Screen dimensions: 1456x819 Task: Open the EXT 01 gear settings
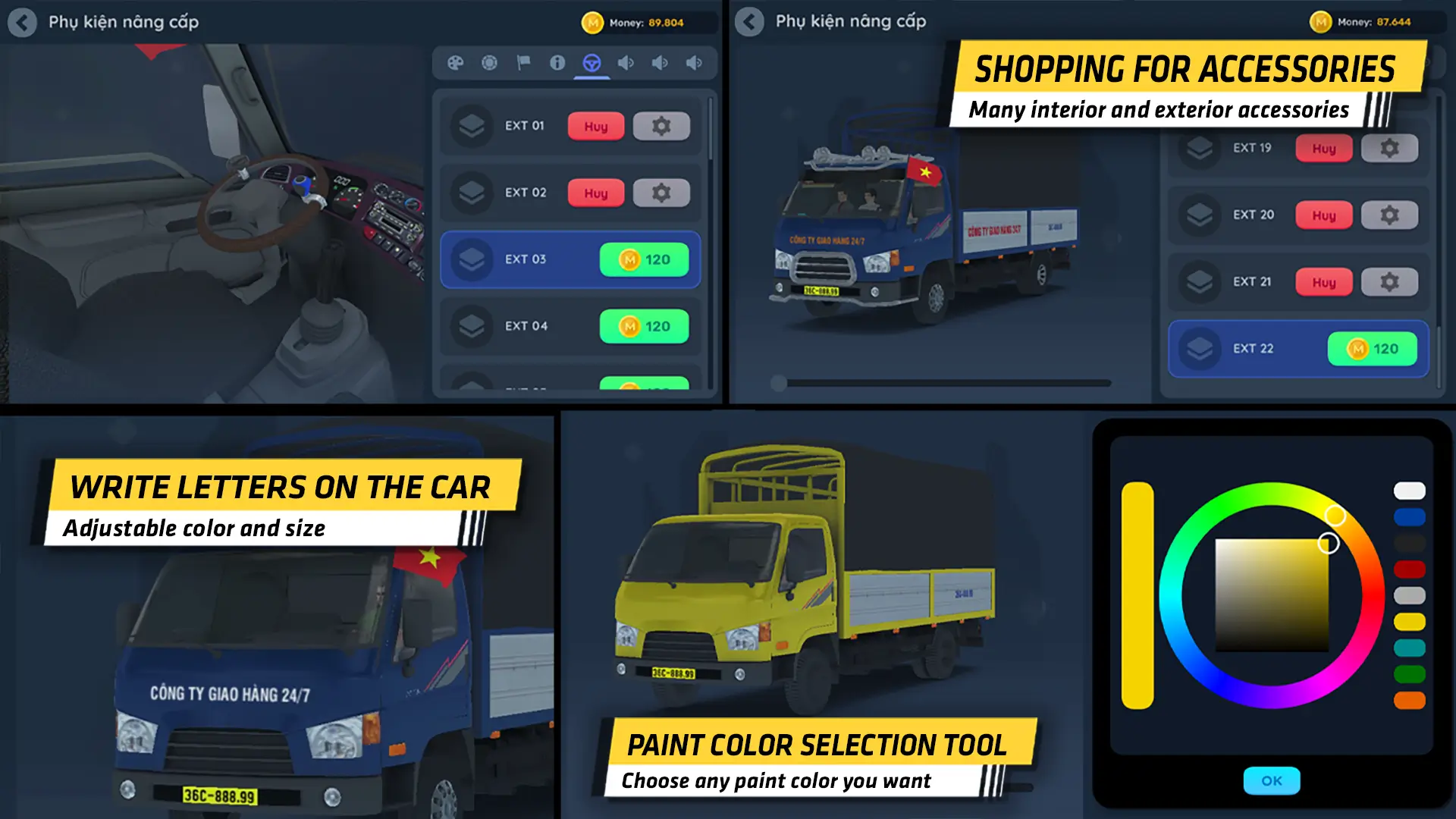(x=661, y=126)
